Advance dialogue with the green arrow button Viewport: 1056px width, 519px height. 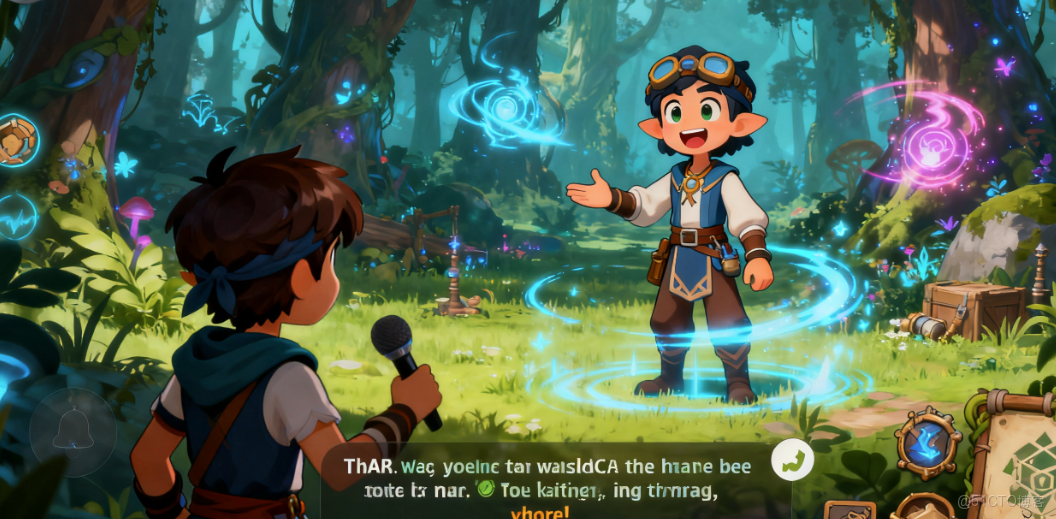pos(792,460)
